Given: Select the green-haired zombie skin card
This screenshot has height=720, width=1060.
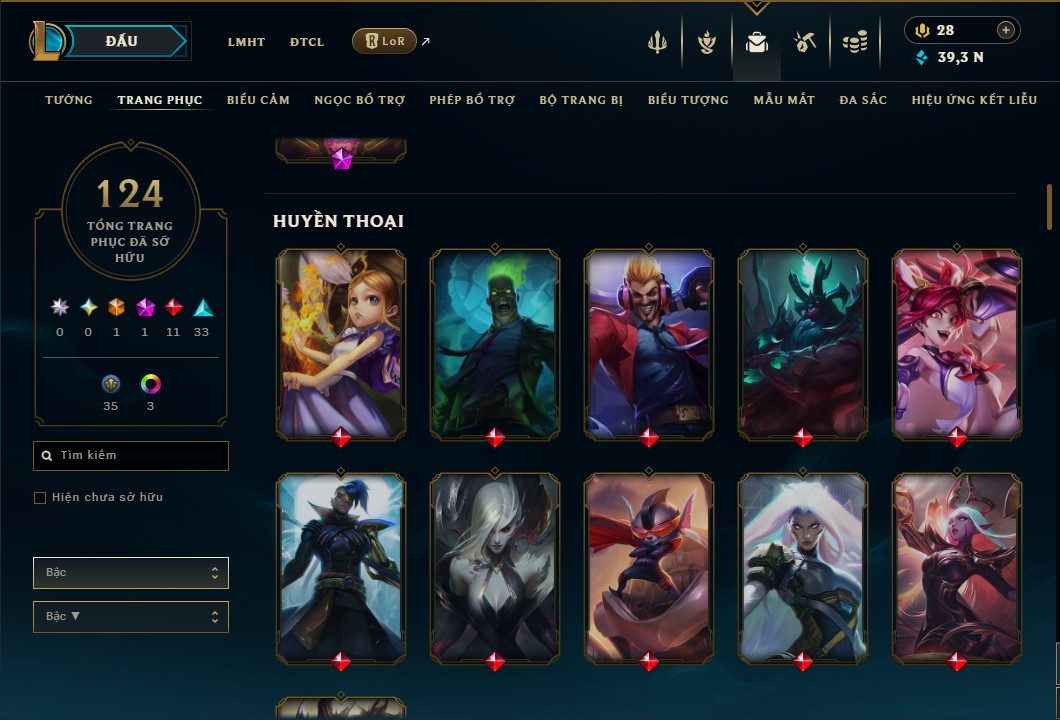Looking at the screenshot, I should [x=495, y=343].
